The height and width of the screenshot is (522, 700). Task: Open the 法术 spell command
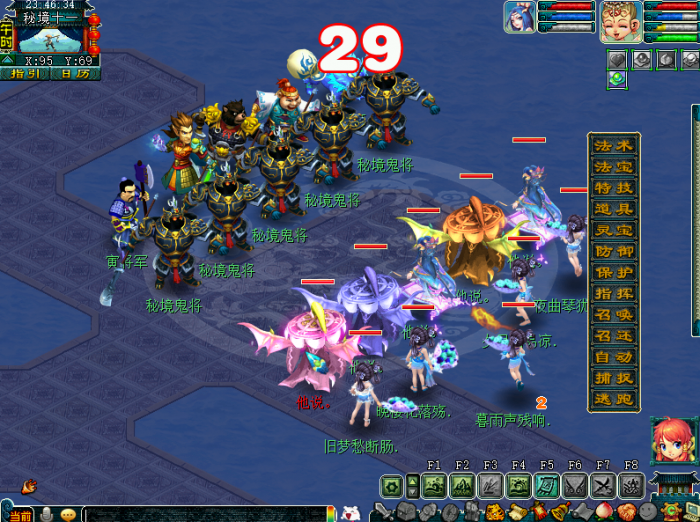coord(614,146)
